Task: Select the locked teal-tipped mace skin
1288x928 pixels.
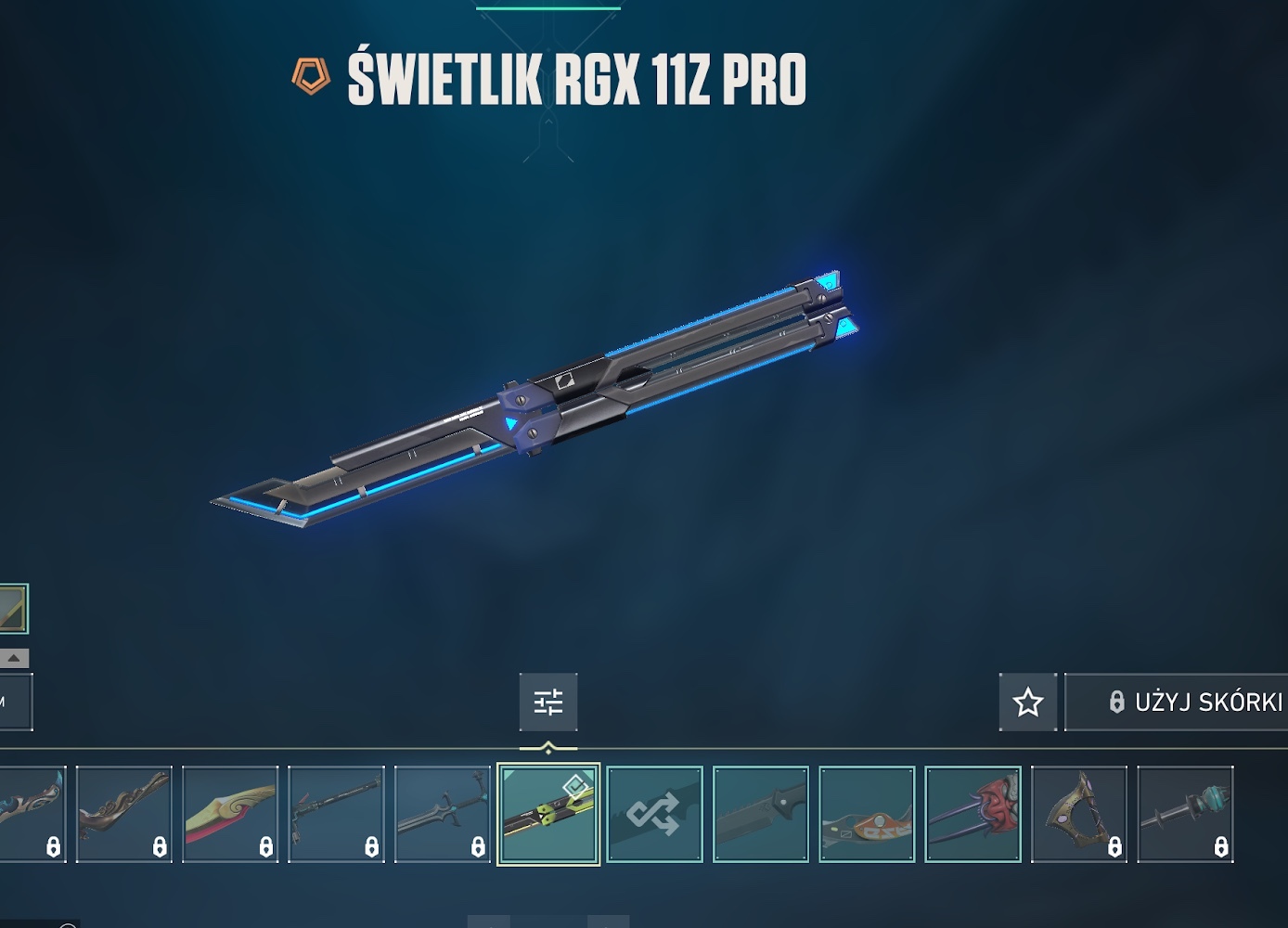Action: click(1185, 814)
